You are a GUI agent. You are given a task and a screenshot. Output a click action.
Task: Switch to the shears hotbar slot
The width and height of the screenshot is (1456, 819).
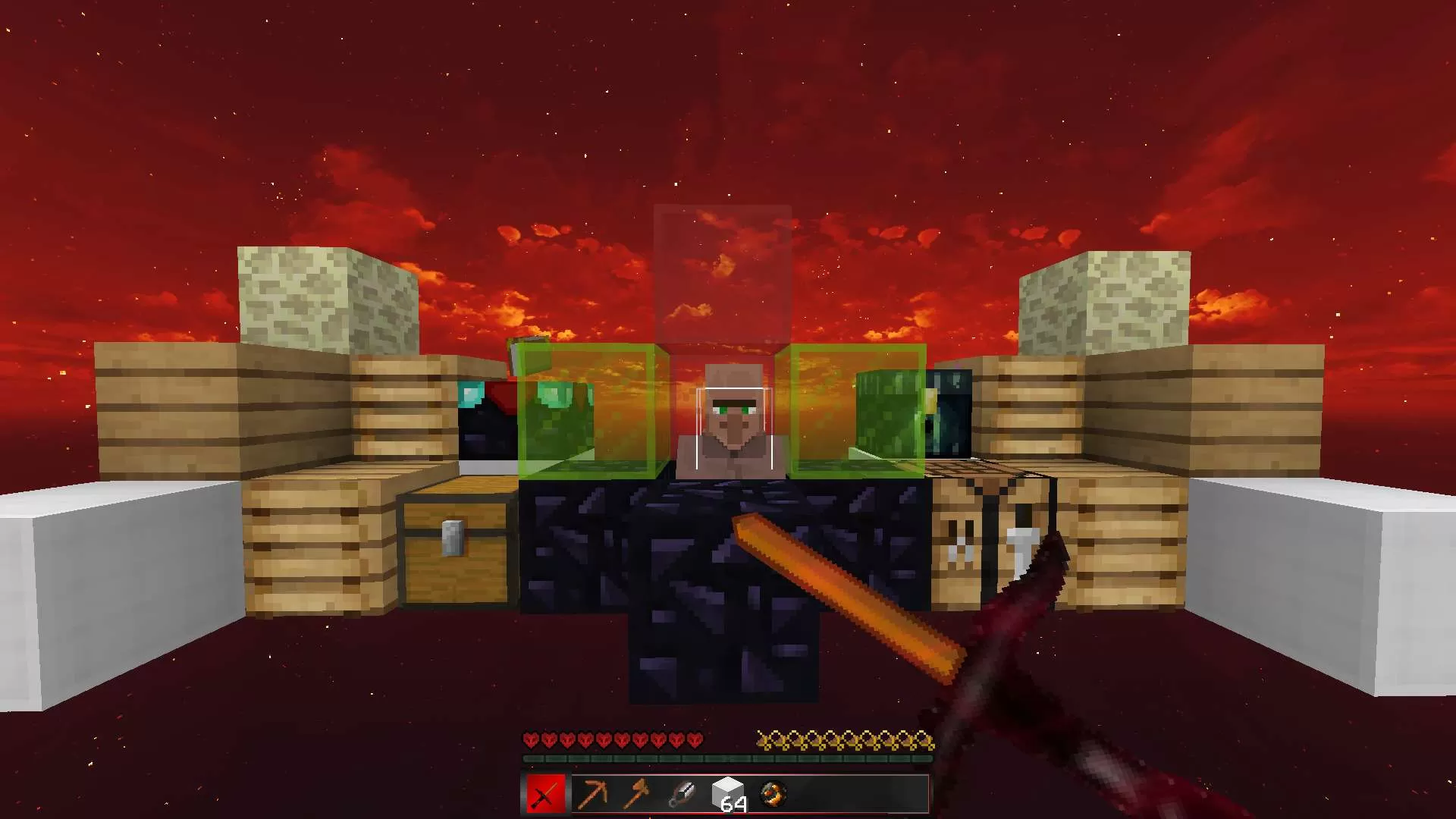682,794
